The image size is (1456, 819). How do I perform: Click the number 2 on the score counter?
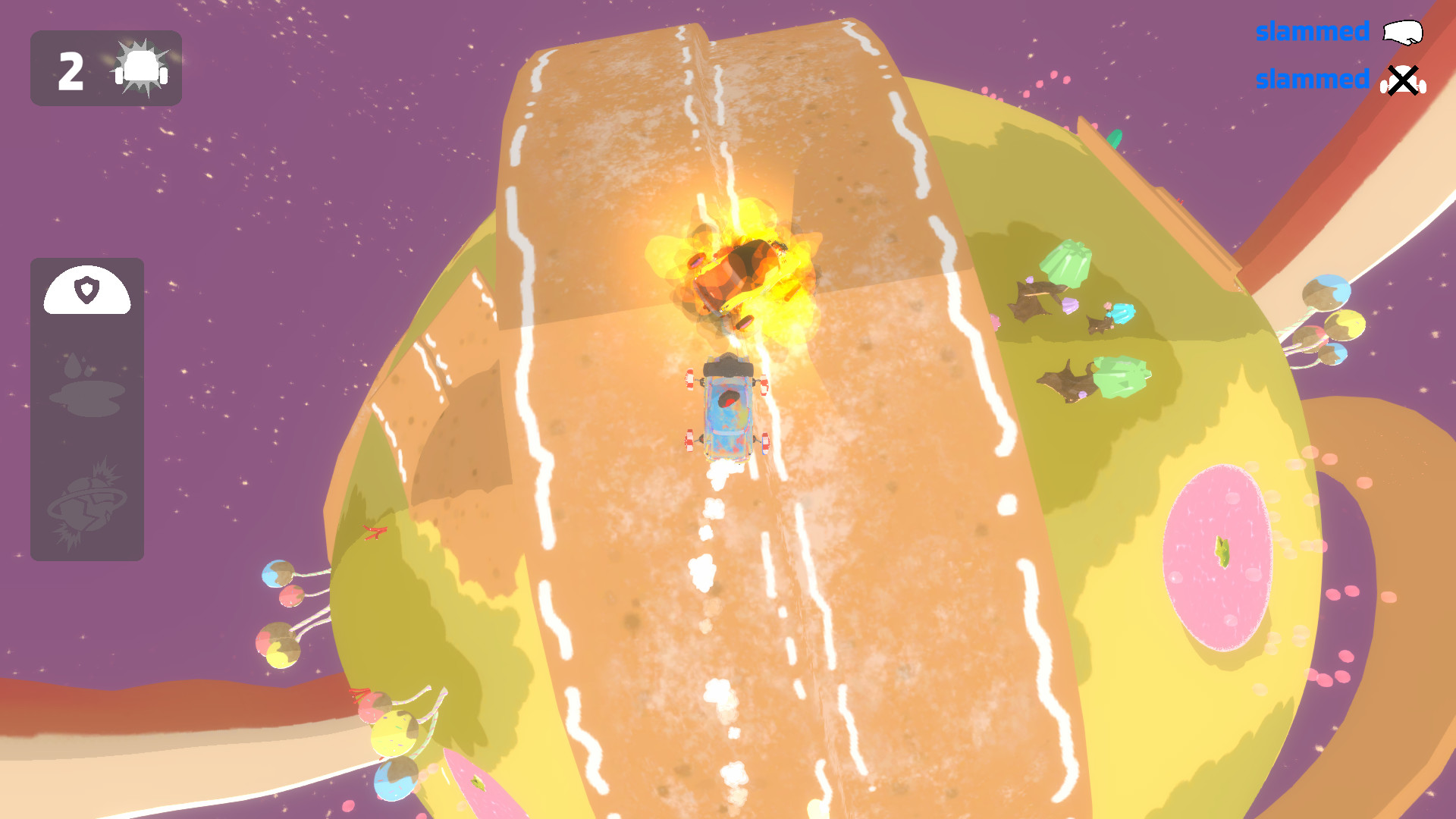tap(70, 69)
